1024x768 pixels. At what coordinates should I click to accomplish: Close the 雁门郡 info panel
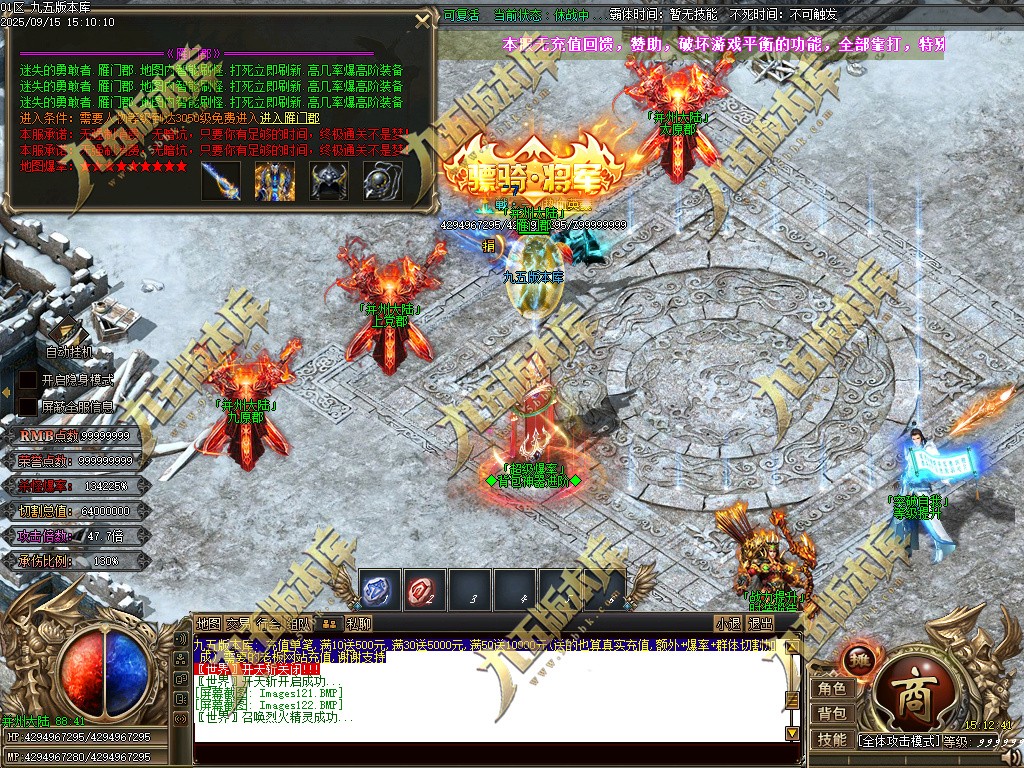tap(423, 22)
